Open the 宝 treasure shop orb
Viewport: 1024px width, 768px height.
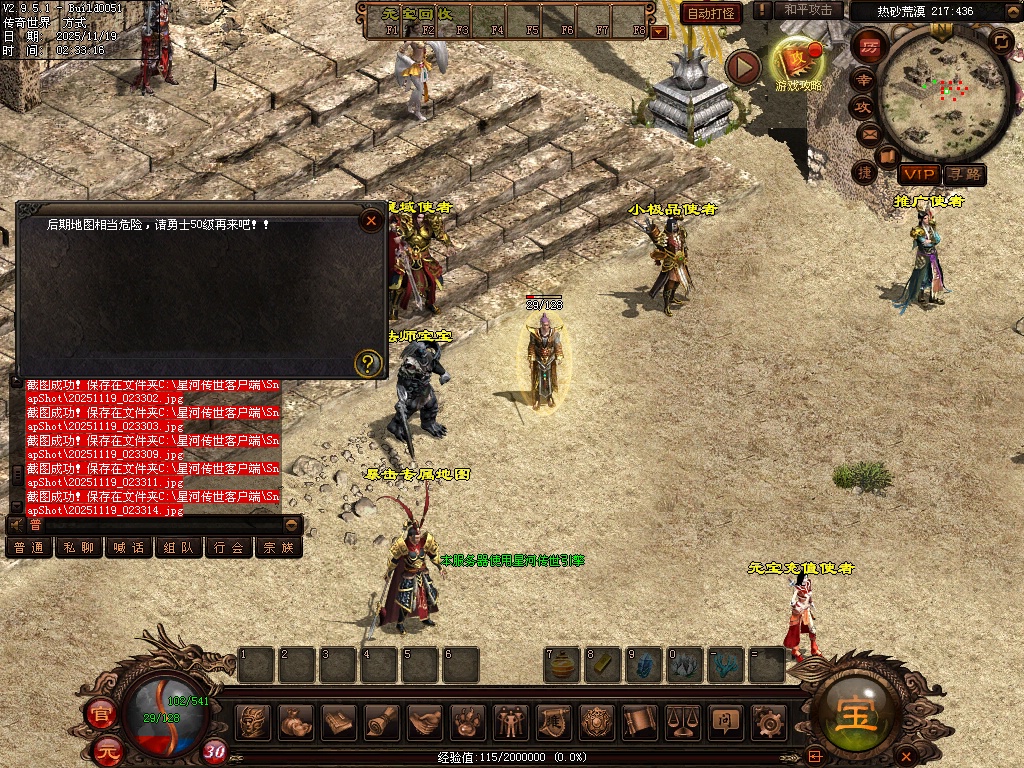click(857, 714)
